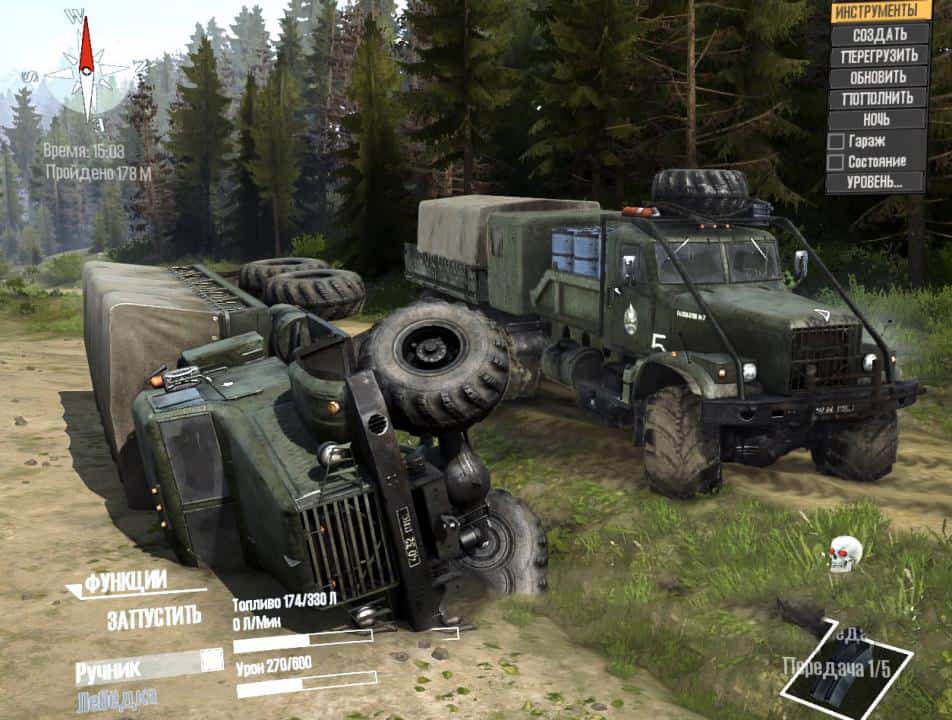This screenshot has width=952, height=720.
Task: Toggle the Гараж checkbox
Action: coord(835,141)
